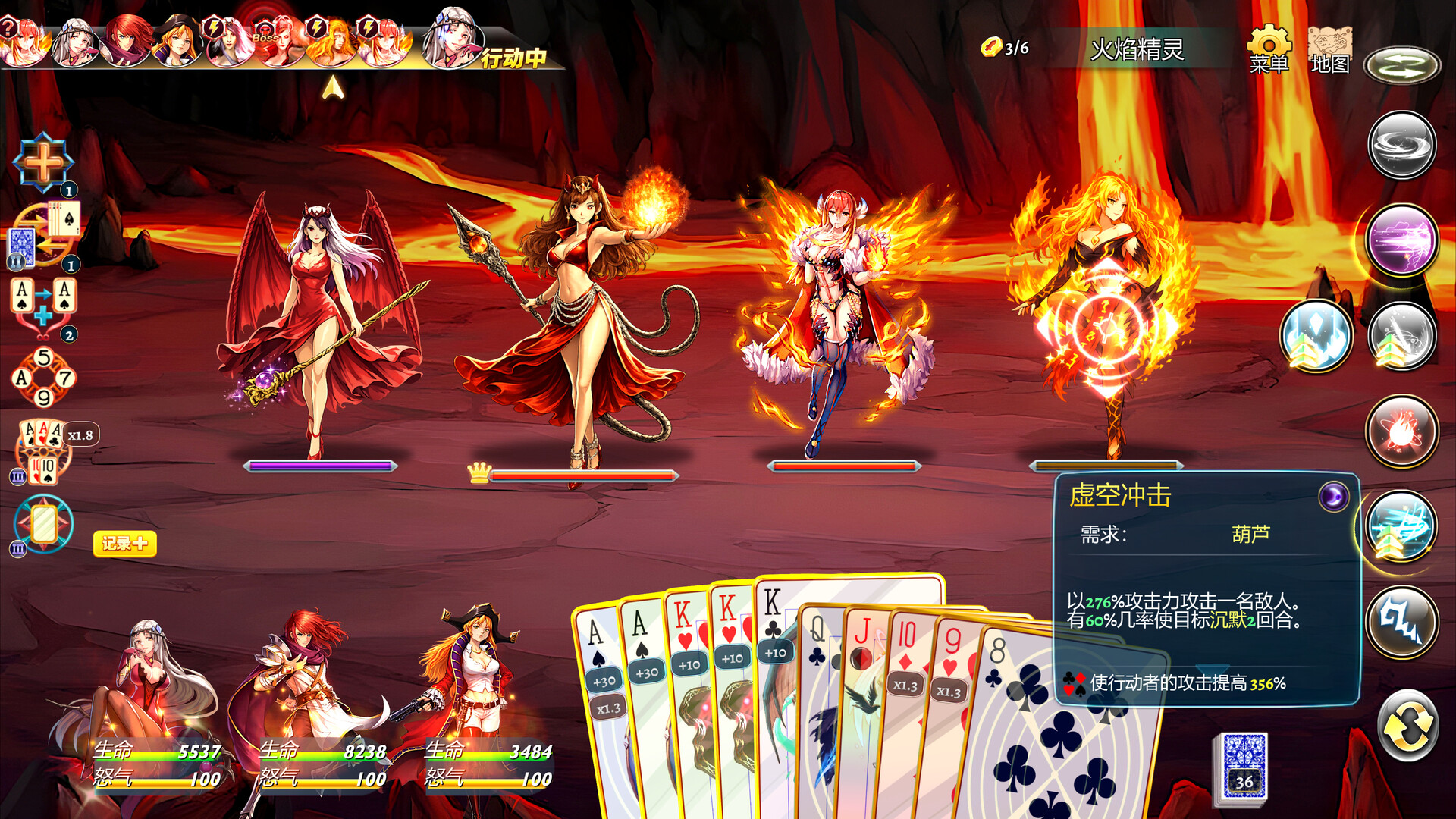Click the green swirl skill icon top right
The image size is (1456, 819).
click(x=1402, y=64)
